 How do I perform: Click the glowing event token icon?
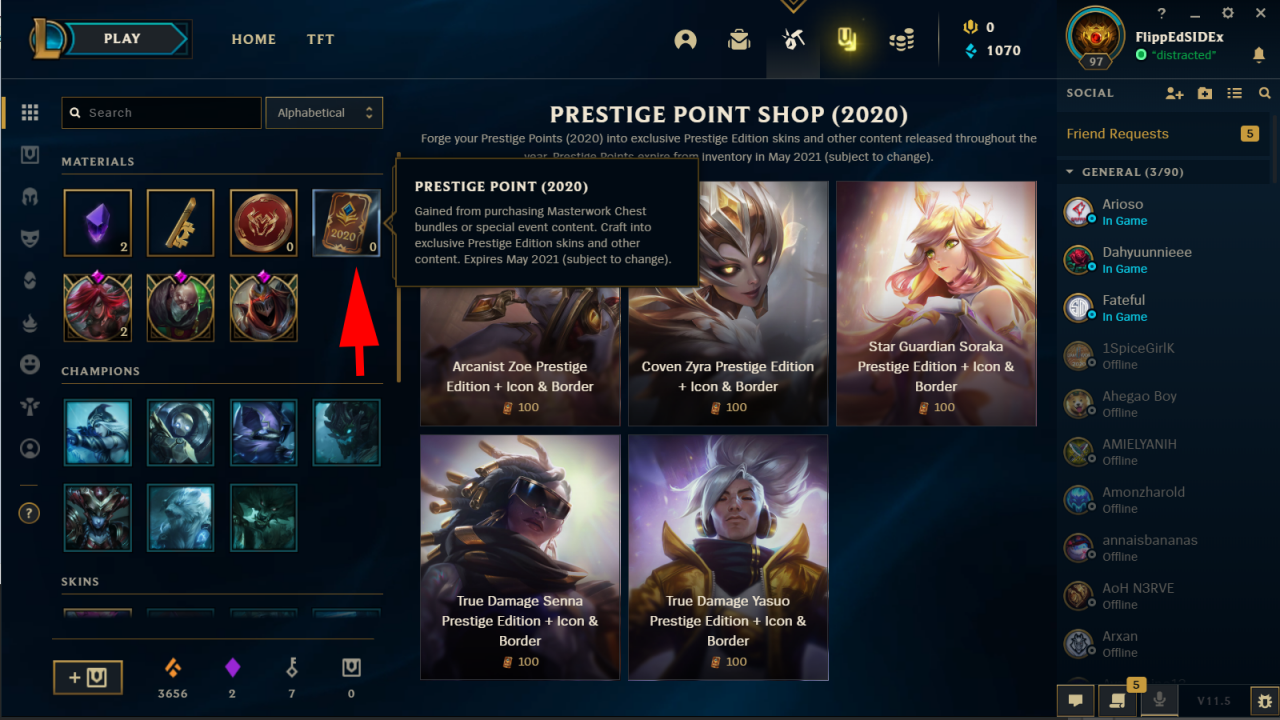847,40
